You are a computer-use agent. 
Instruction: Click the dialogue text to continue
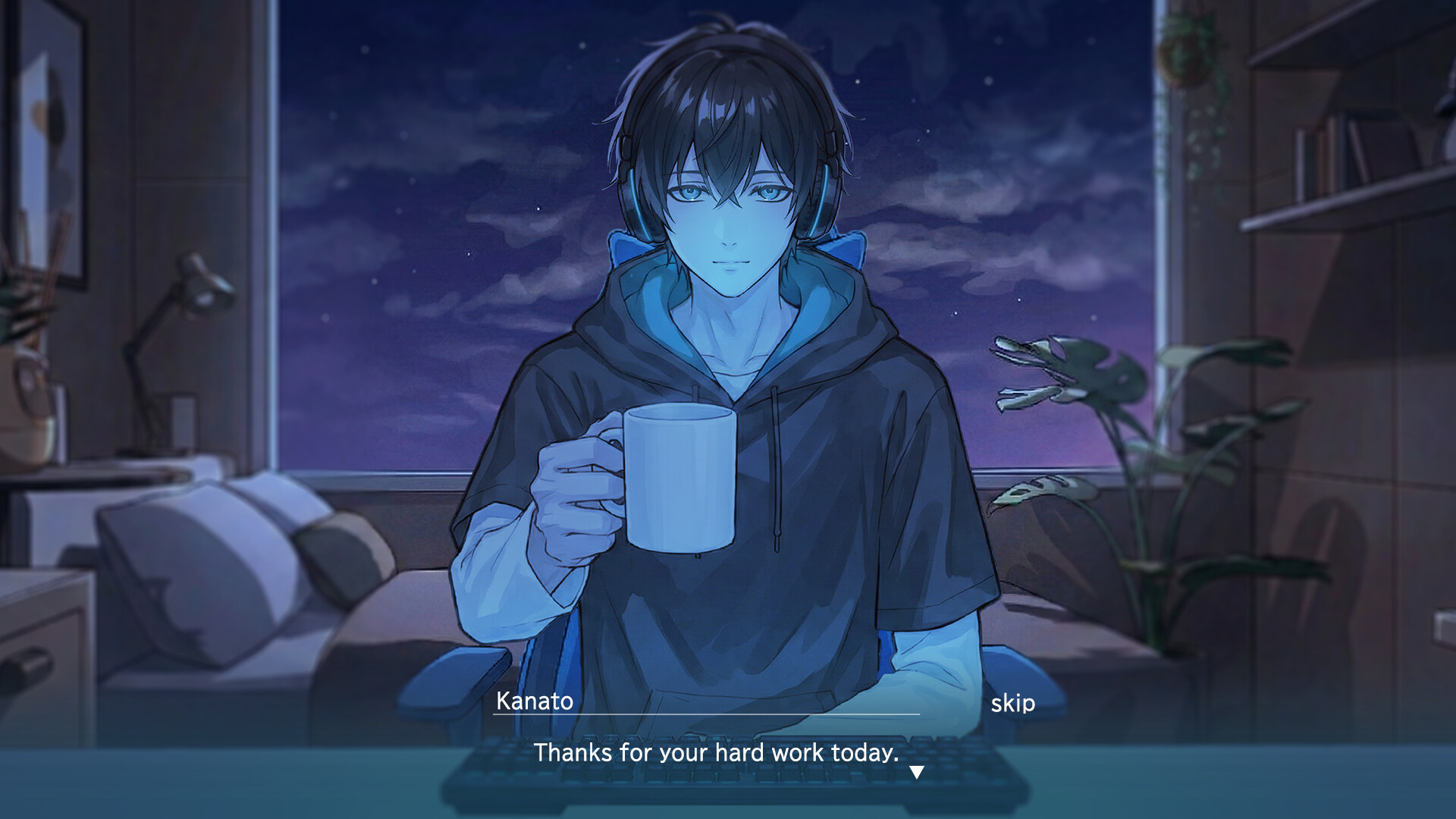716,752
